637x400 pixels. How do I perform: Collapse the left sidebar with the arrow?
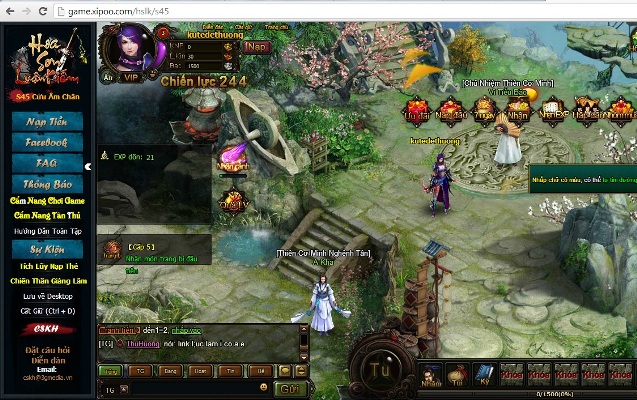88,167
